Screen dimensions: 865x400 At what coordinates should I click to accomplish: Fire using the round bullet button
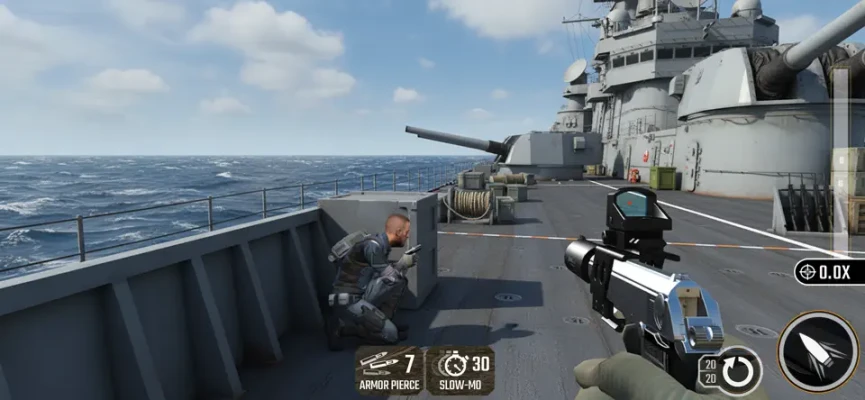pyautogui.click(x=818, y=351)
